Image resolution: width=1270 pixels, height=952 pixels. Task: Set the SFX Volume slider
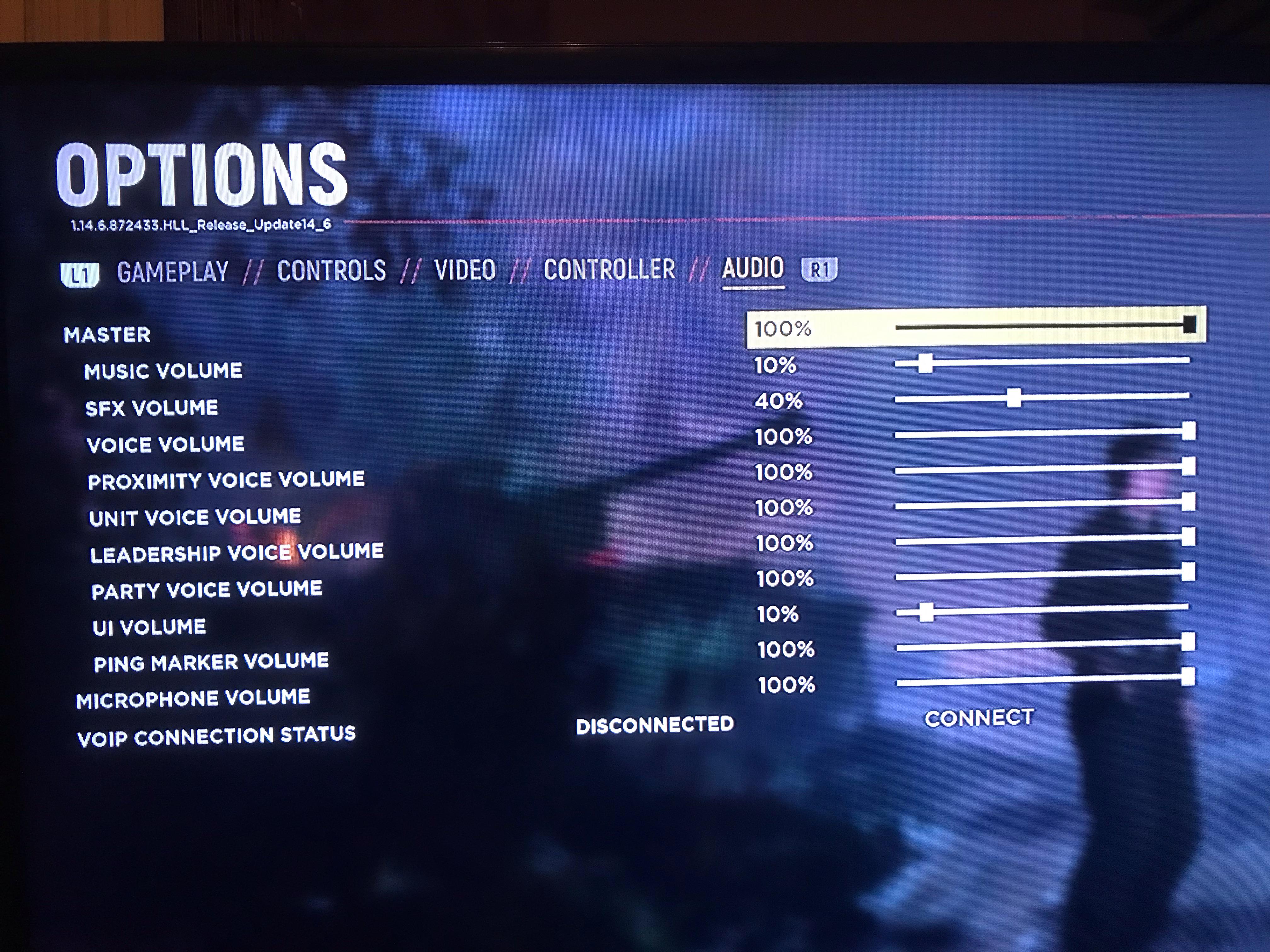tap(1042, 397)
